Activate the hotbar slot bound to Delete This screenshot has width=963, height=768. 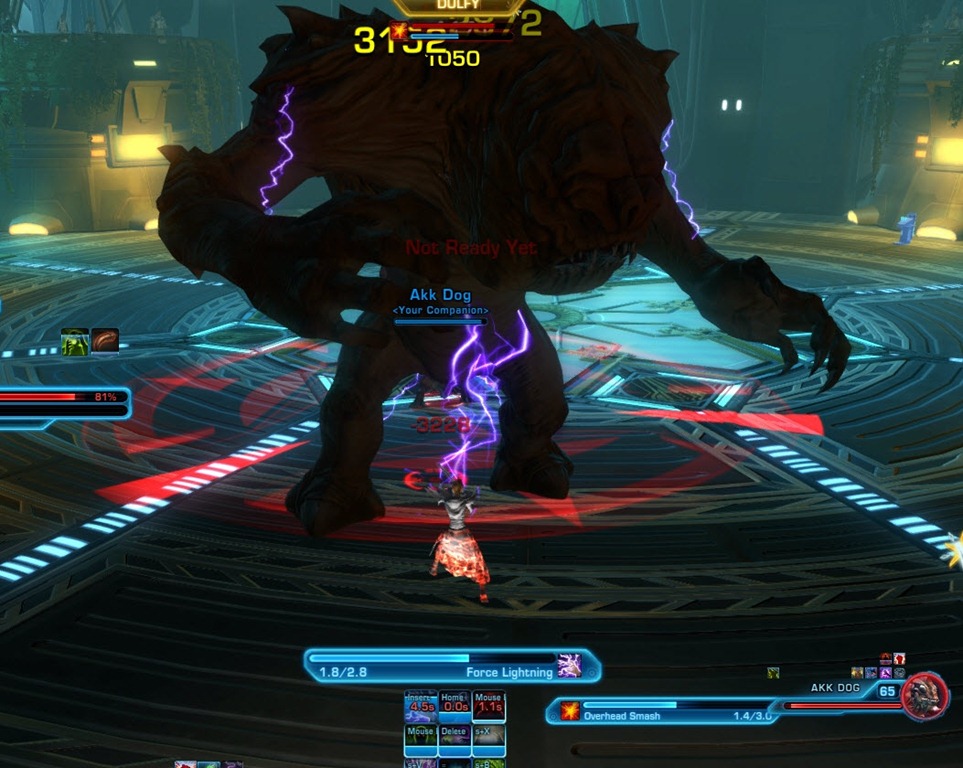pos(453,740)
